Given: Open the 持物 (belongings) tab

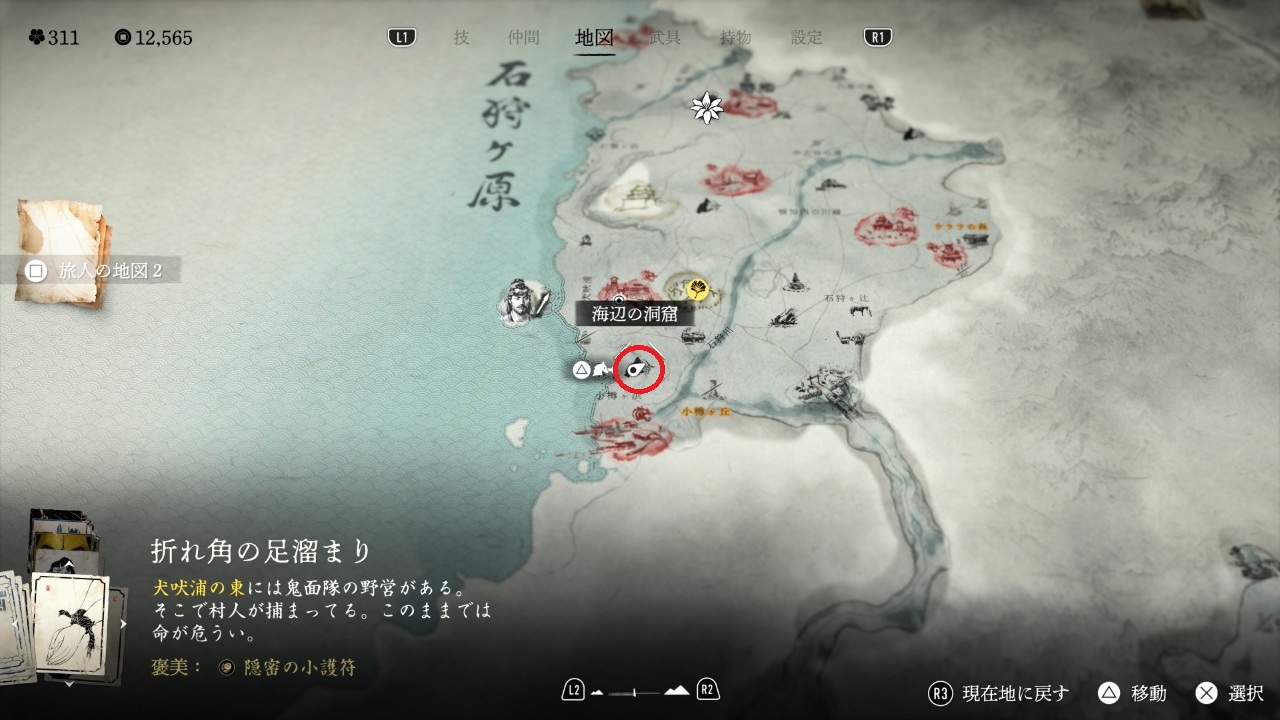Looking at the screenshot, I should (736, 38).
